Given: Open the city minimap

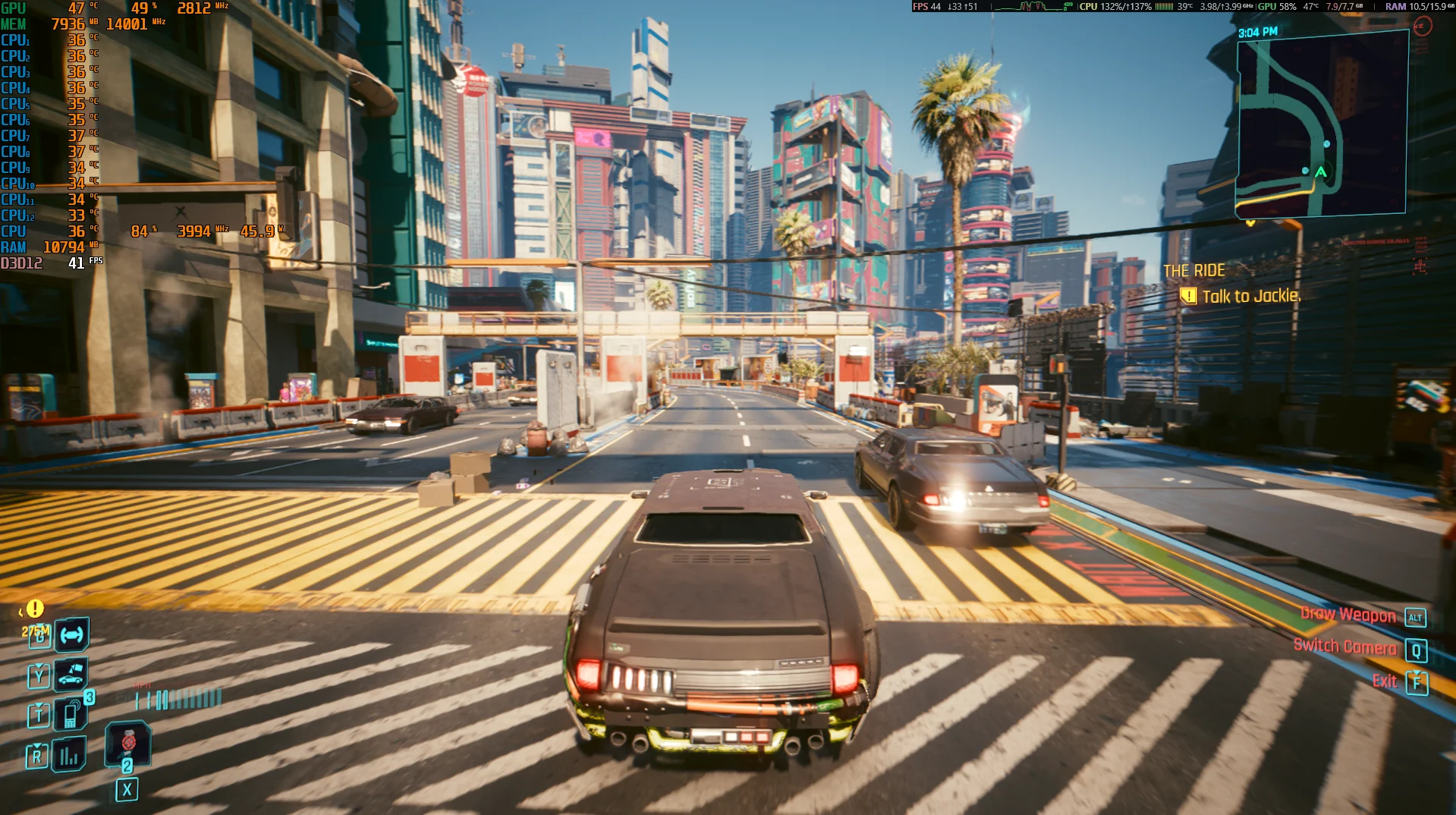Looking at the screenshot, I should point(1322,125).
